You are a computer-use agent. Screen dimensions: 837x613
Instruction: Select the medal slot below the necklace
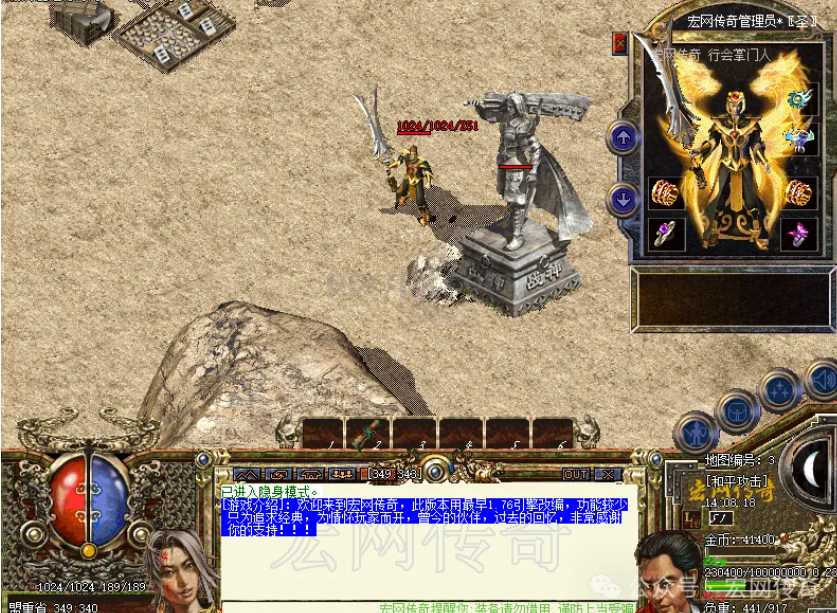pos(798,139)
